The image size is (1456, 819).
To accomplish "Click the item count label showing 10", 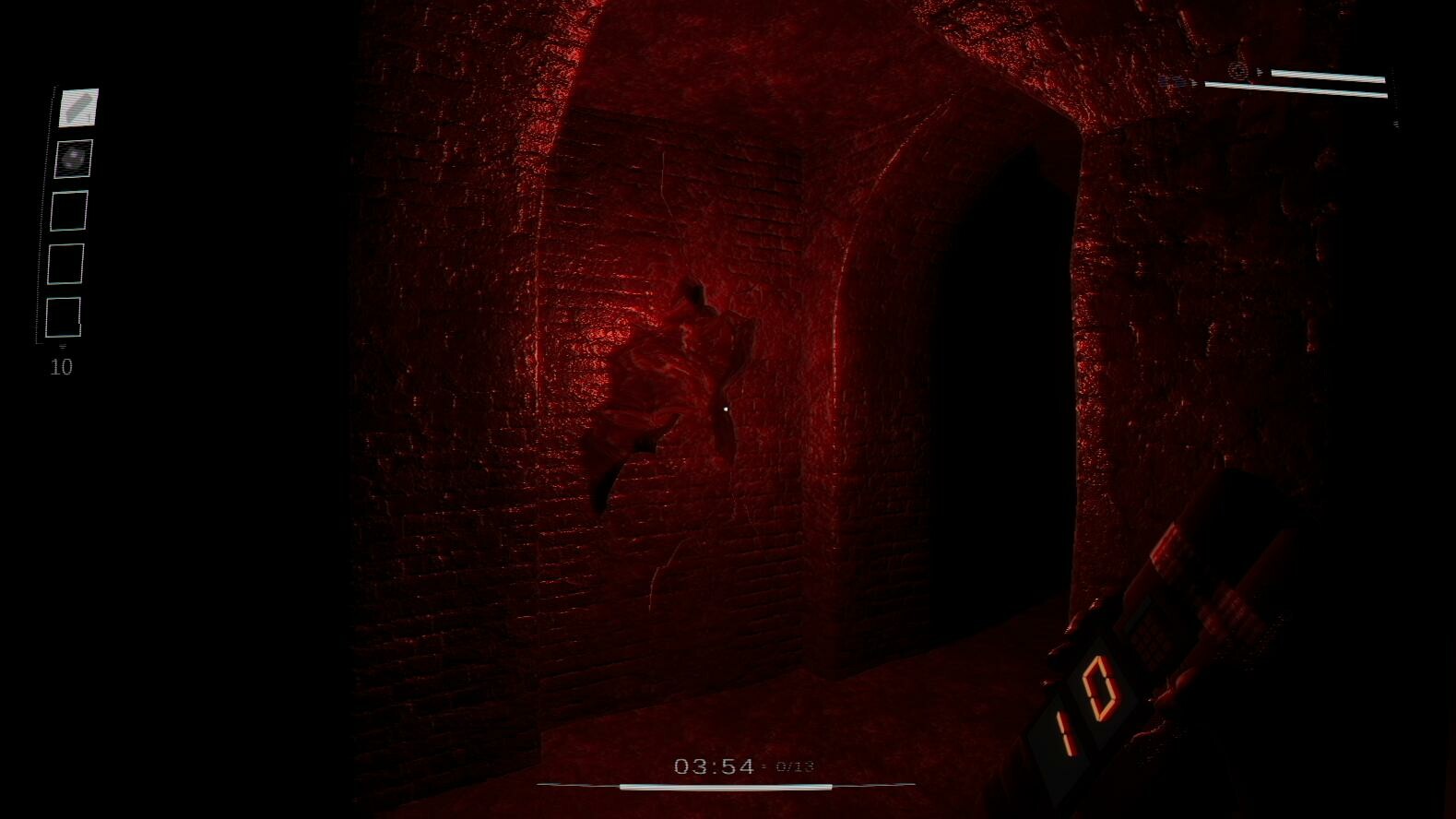I will coord(62,366).
